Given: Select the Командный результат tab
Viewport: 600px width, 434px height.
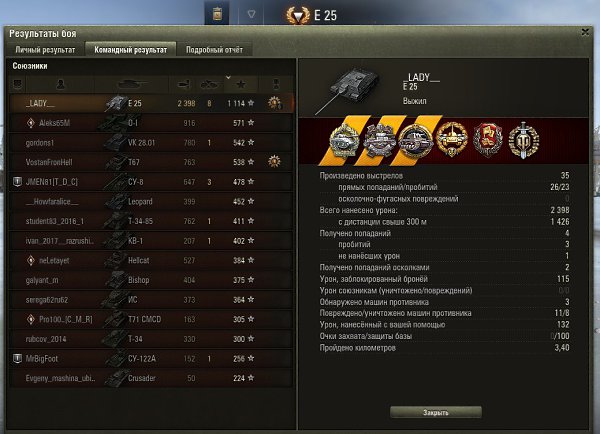Looking at the screenshot, I should click(130, 48).
